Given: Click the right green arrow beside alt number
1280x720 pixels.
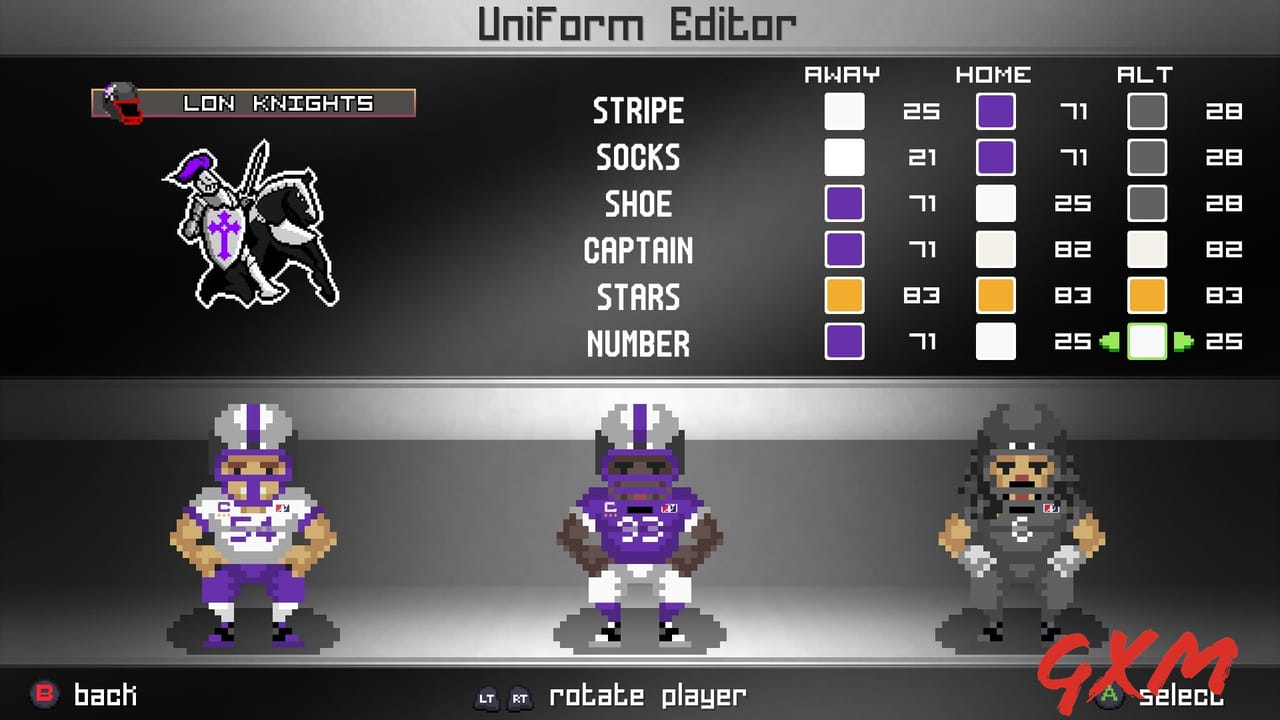Looking at the screenshot, I should click(x=1184, y=342).
